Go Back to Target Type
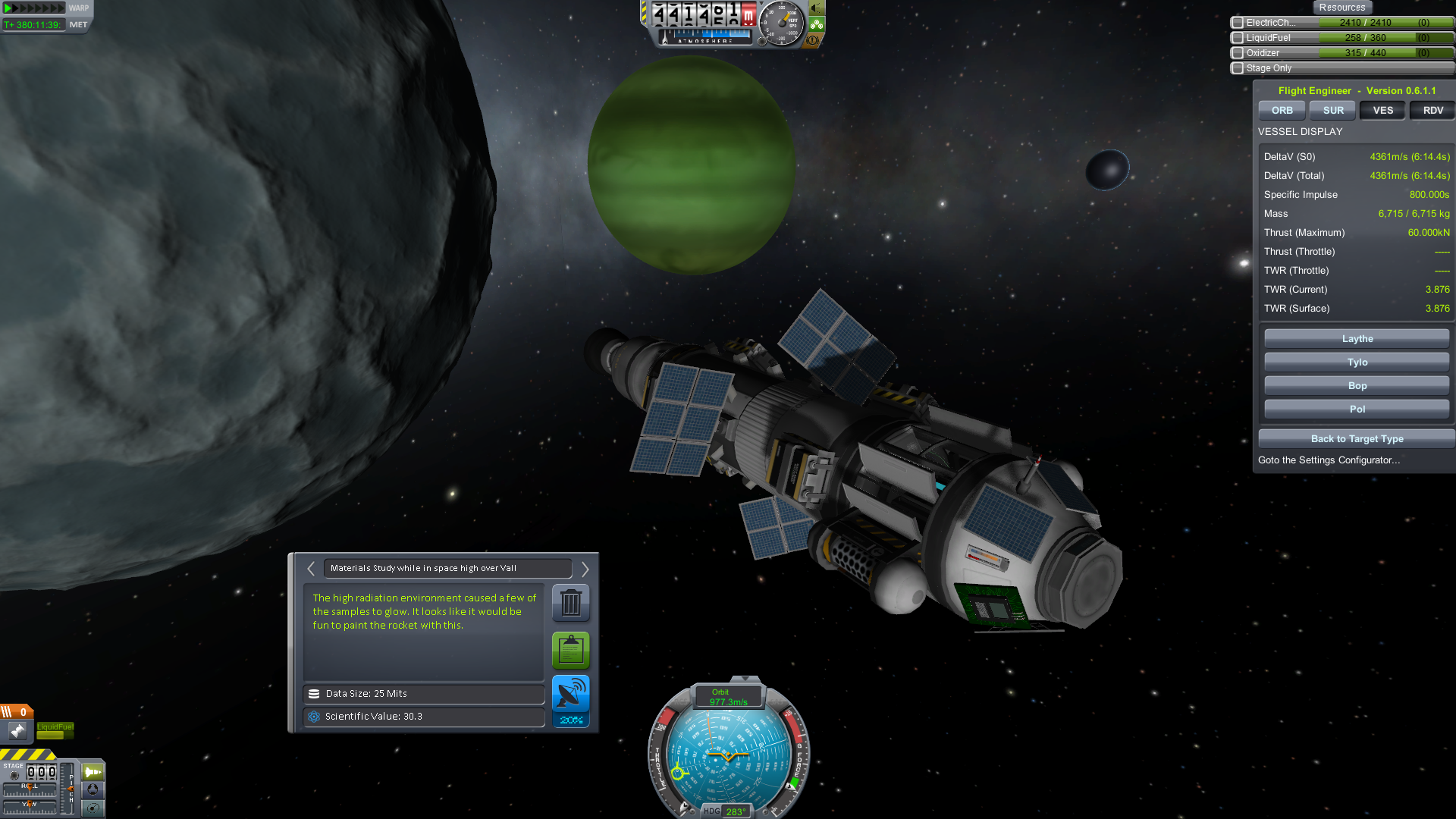The width and height of the screenshot is (1456, 819). 1357,439
